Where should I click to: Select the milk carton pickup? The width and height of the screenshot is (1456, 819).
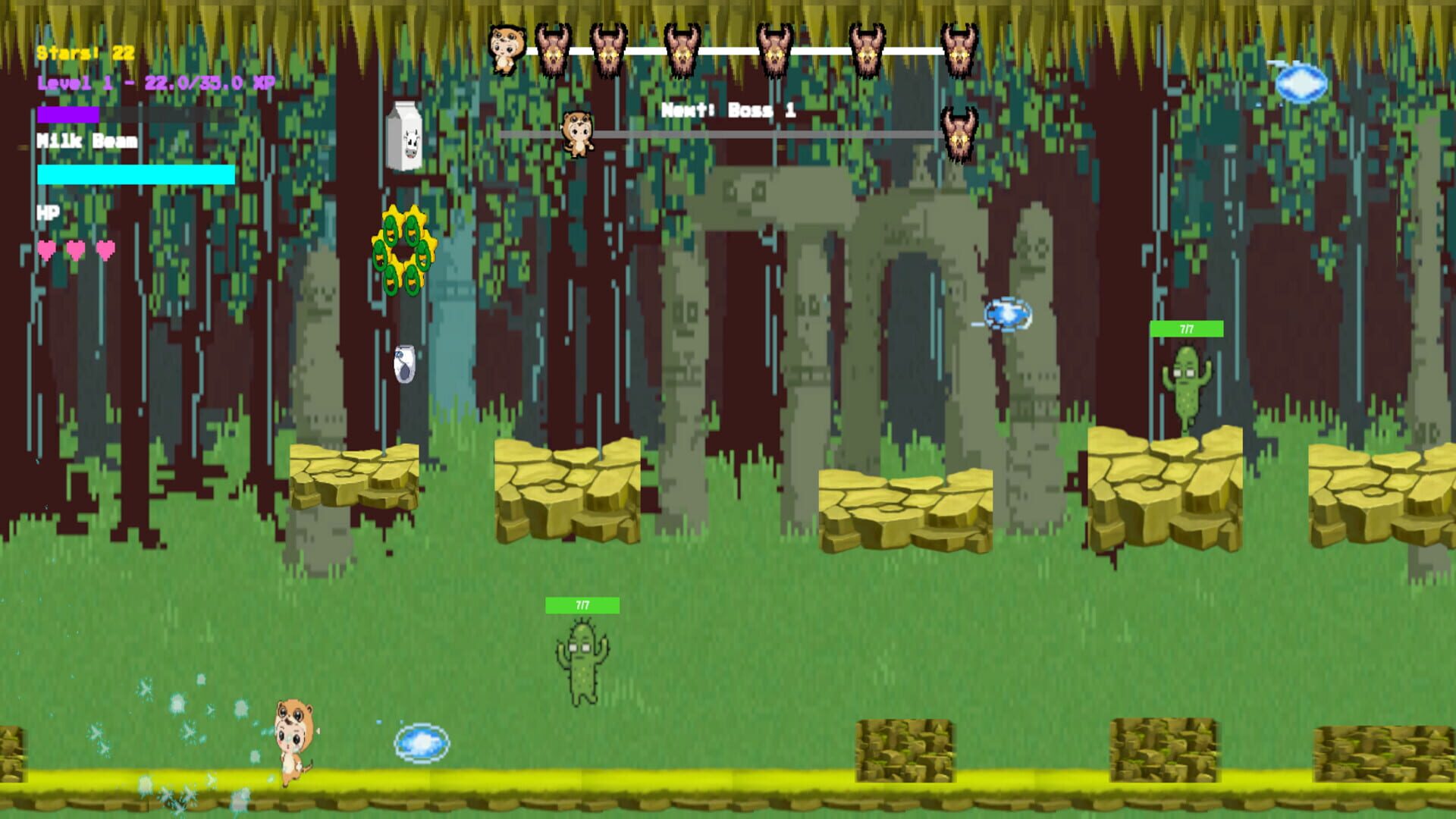[404, 135]
